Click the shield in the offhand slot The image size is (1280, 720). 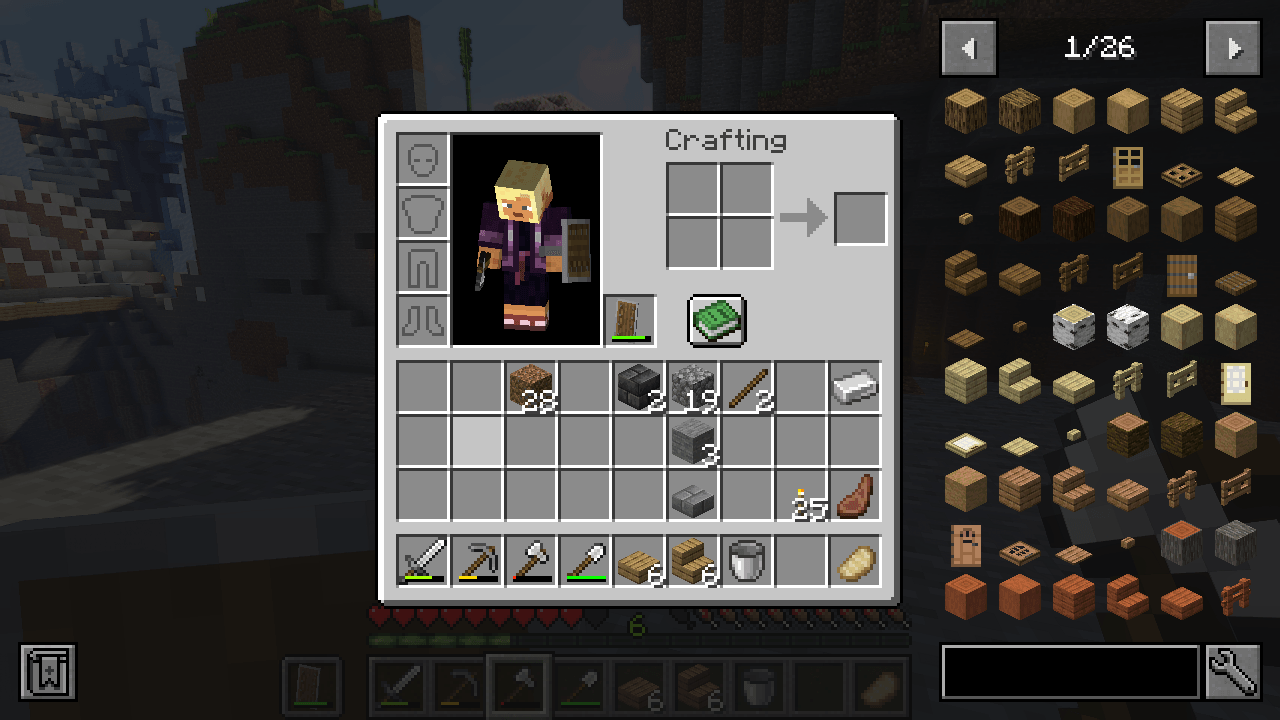[x=630, y=320]
